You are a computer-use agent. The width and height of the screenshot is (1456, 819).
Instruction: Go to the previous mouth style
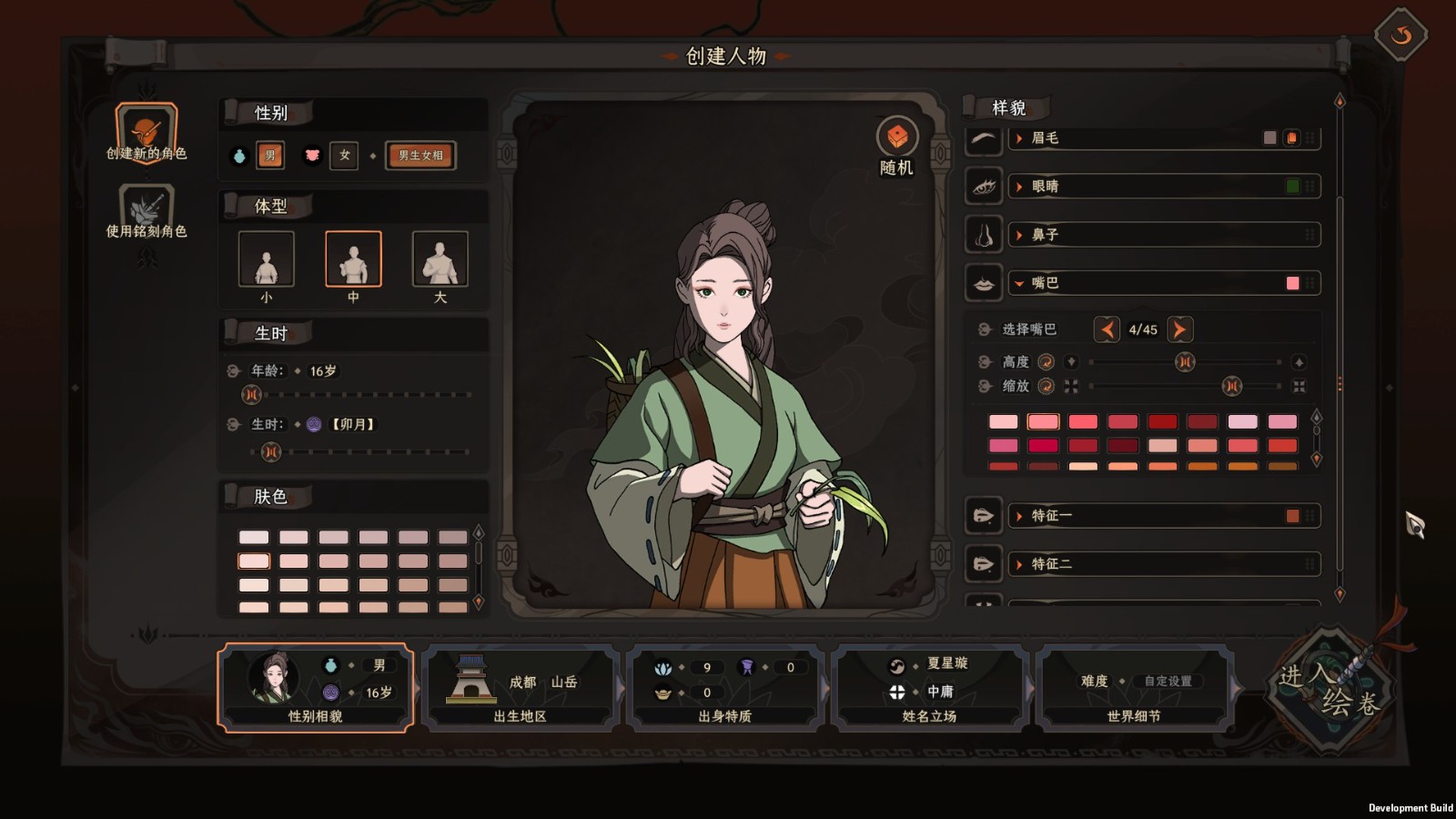(1107, 329)
